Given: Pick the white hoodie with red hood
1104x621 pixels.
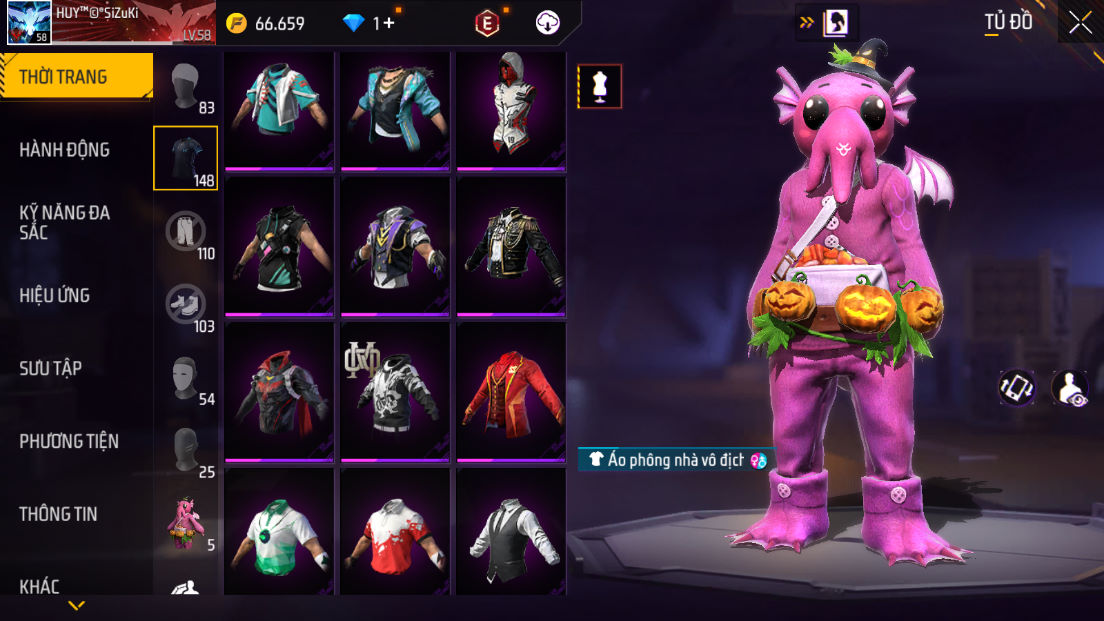Looking at the screenshot, I should click(x=511, y=108).
